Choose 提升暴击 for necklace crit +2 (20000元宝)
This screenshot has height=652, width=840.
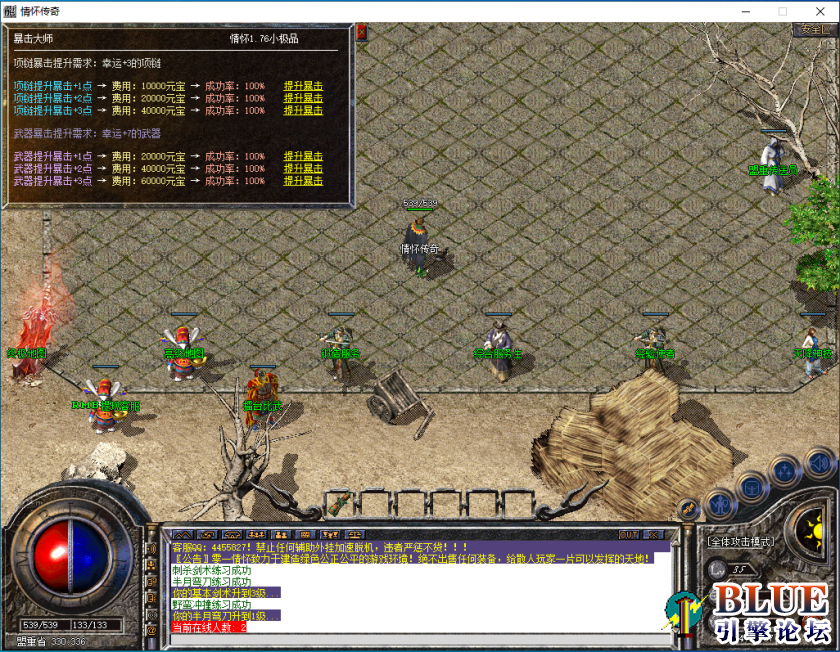[x=303, y=98]
